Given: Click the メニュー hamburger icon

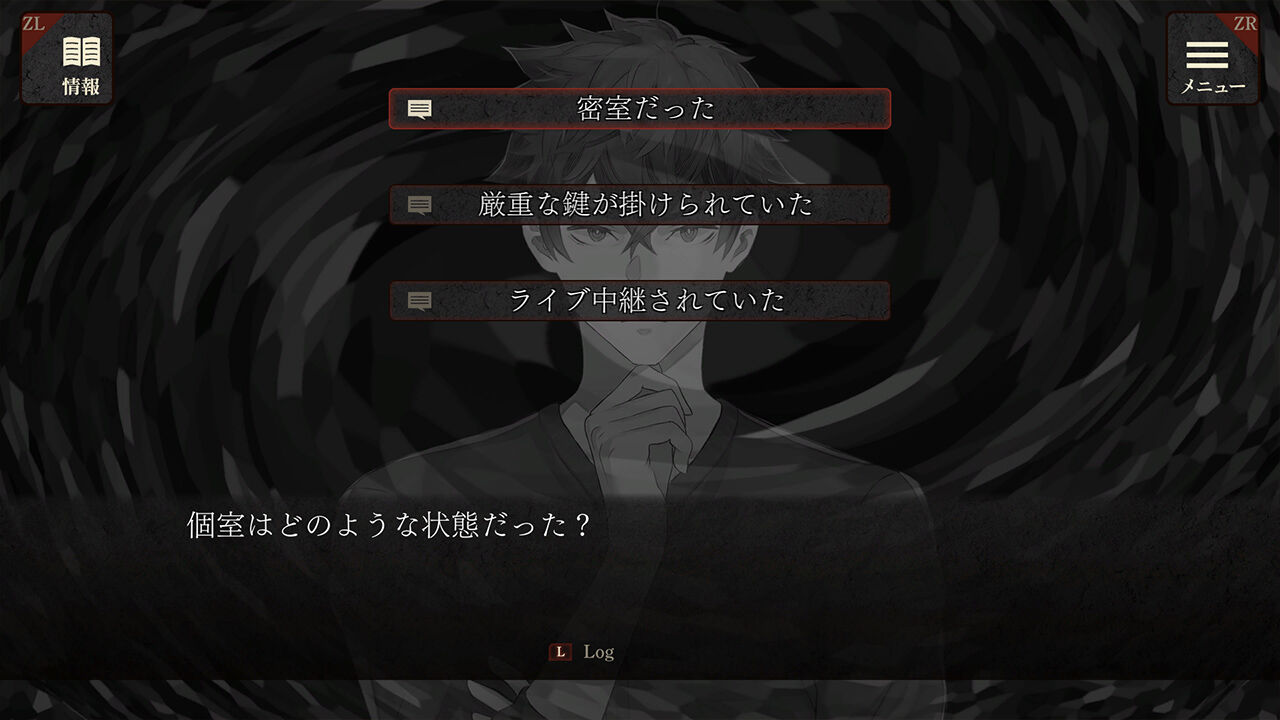Looking at the screenshot, I should pyautogui.click(x=1213, y=55).
